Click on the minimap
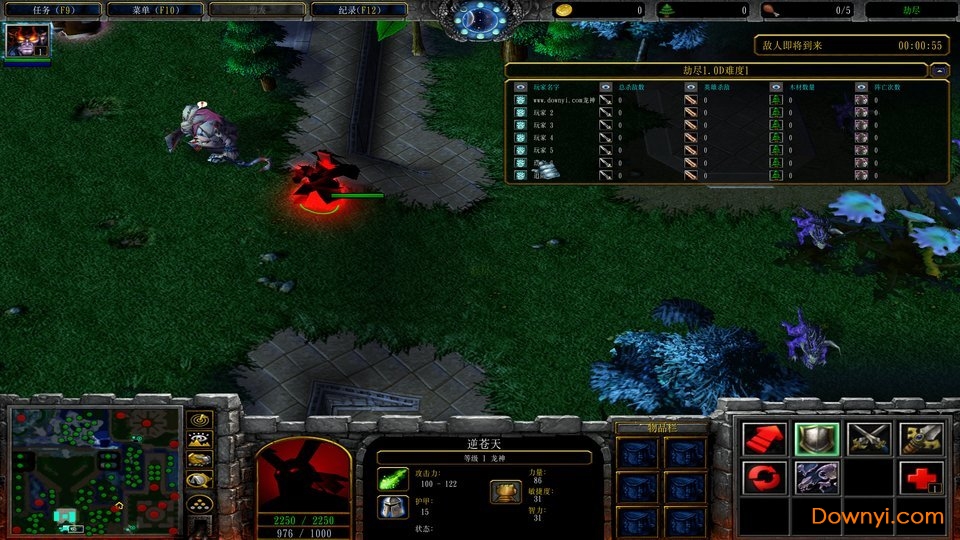The image size is (960, 540). [x=95, y=470]
